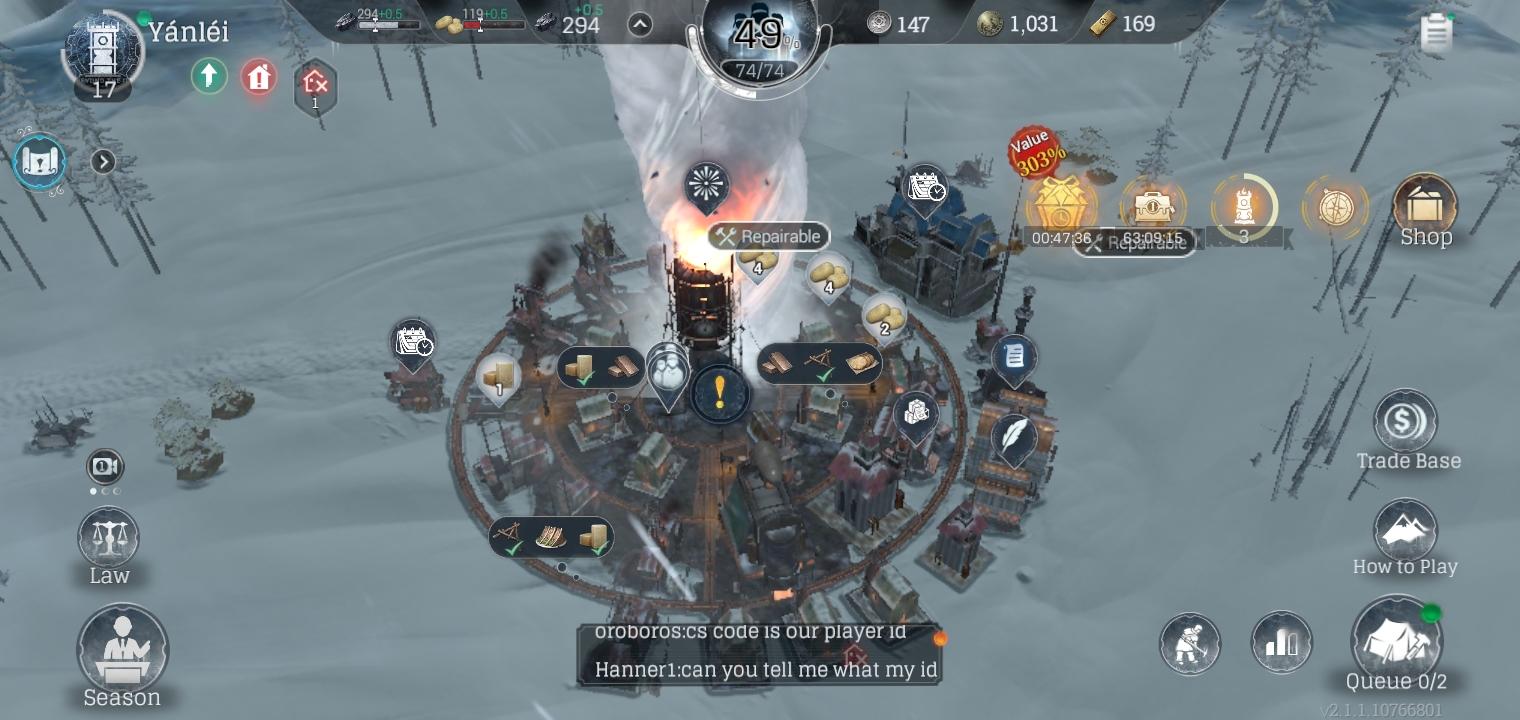The image size is (1520, 720).
Task: Select the worker recruitment icon
Action: click(1189, 644)
